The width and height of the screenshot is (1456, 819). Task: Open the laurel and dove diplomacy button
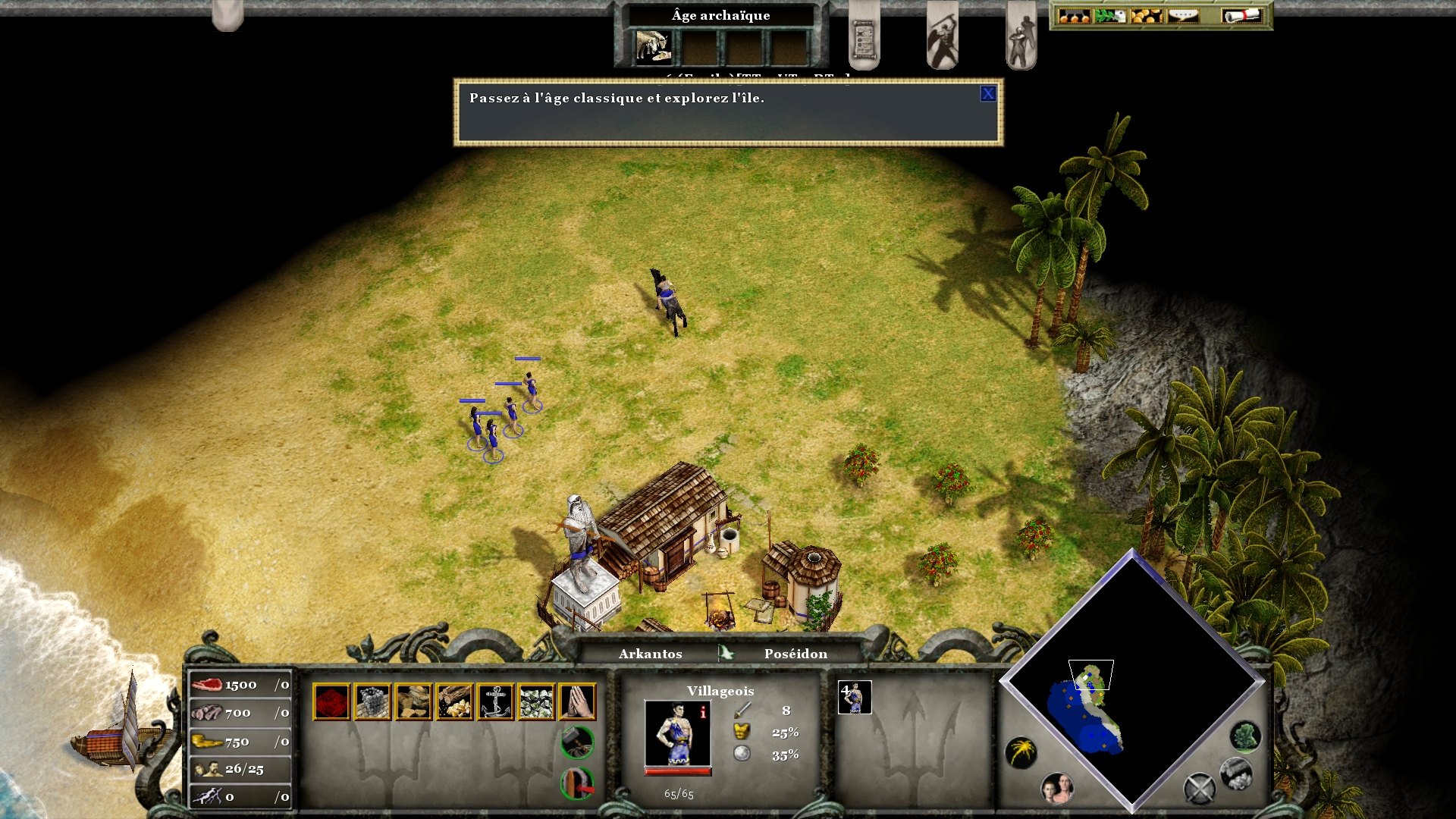click(x=1109, y=16)
